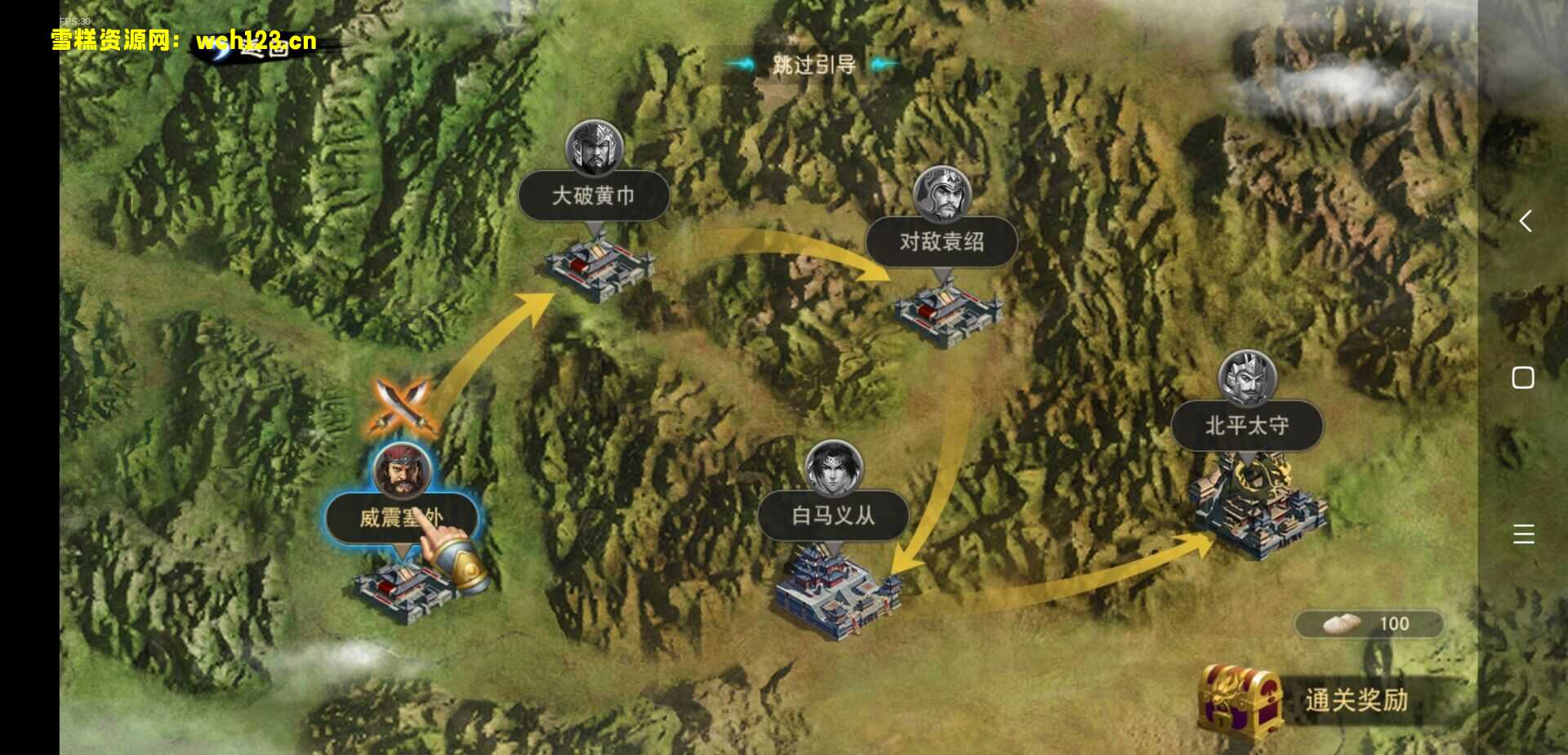Viewport: 1568px width, 755px height.
Task: Open the 大破黄巾 stage
Action: click(x=594, y=196)
